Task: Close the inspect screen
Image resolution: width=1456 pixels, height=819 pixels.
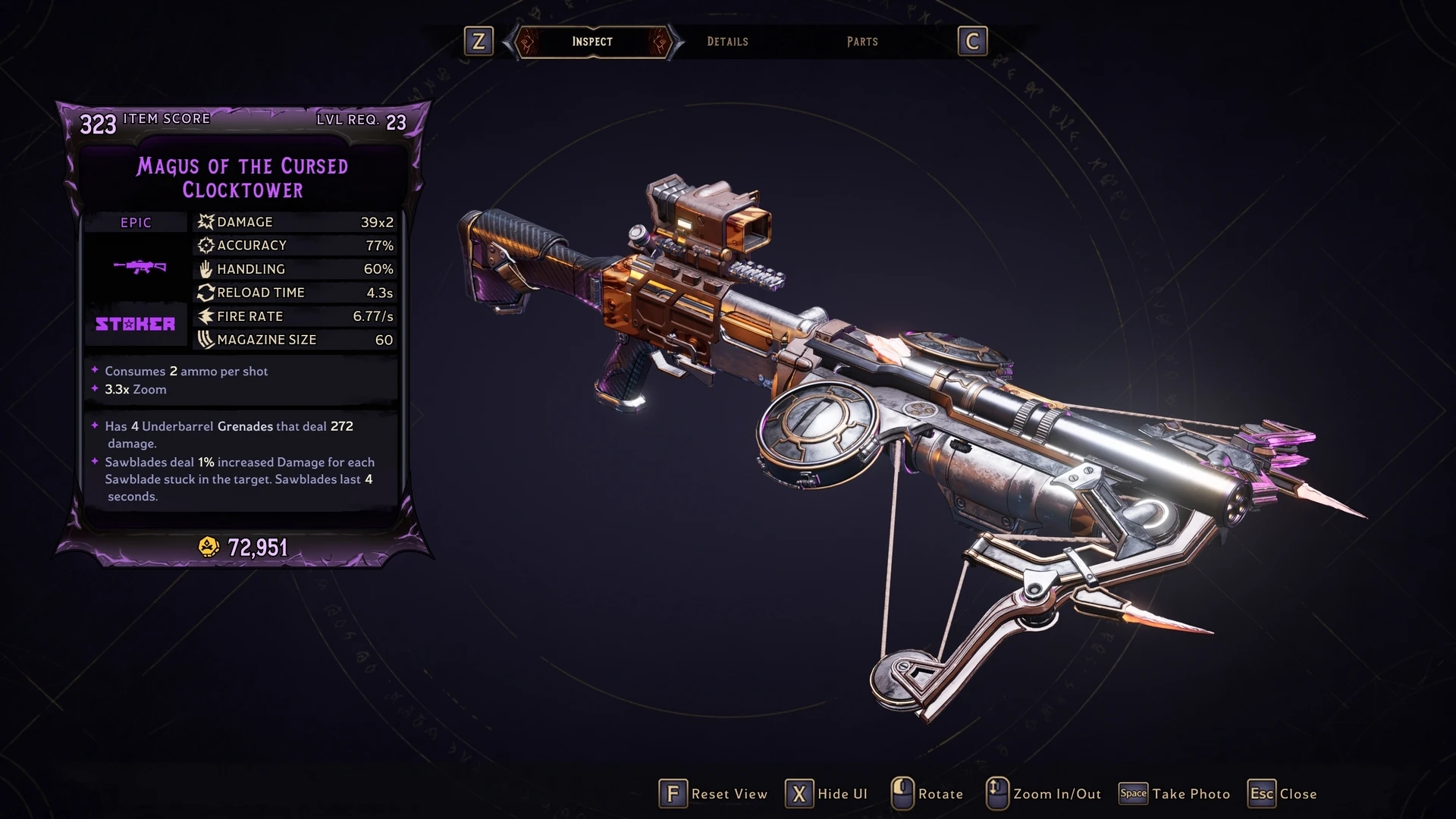Action: [x=1283, y=794]
